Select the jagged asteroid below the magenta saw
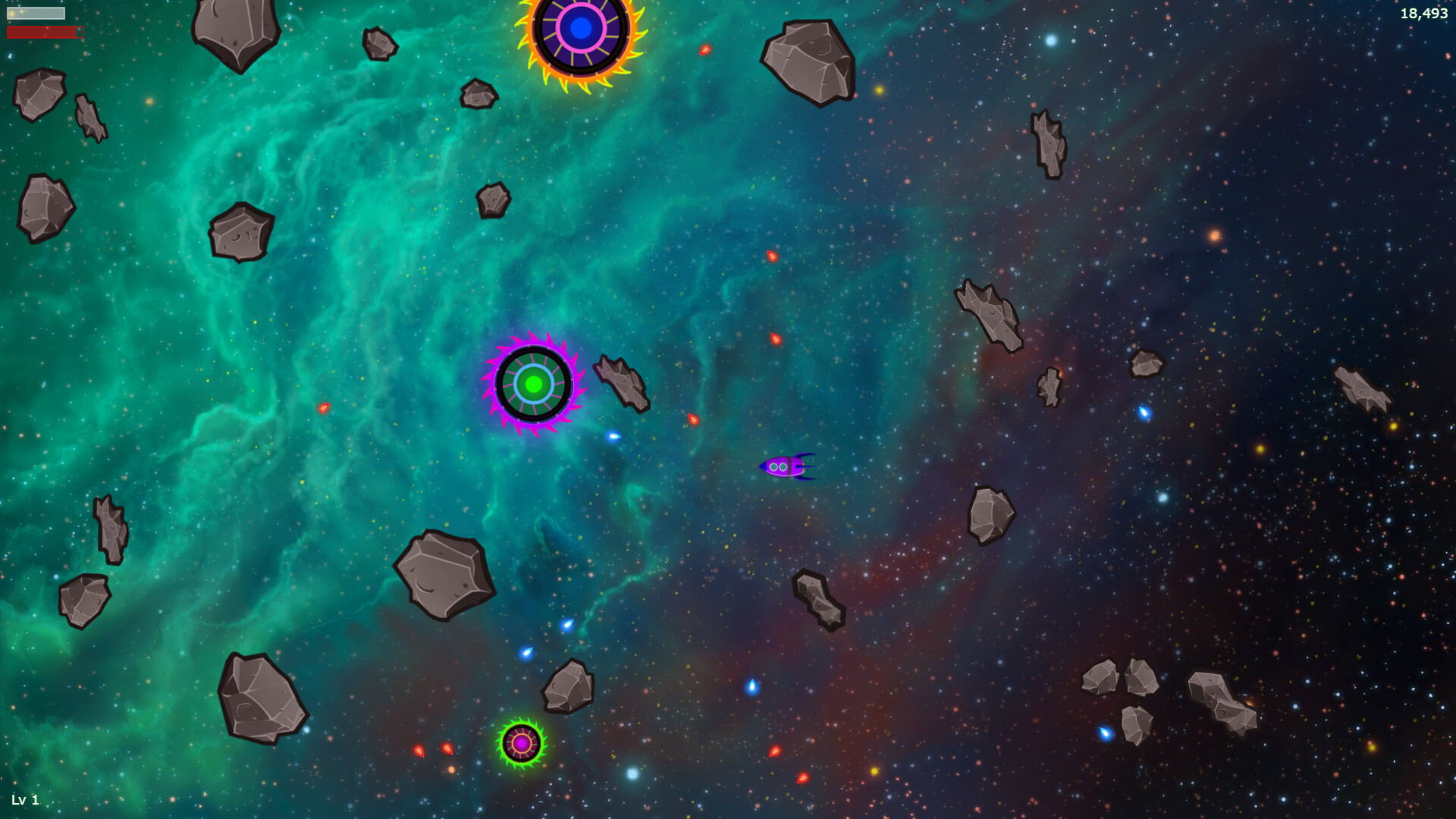The height and width of the screenshot is (819, 1456). point(622,383)
